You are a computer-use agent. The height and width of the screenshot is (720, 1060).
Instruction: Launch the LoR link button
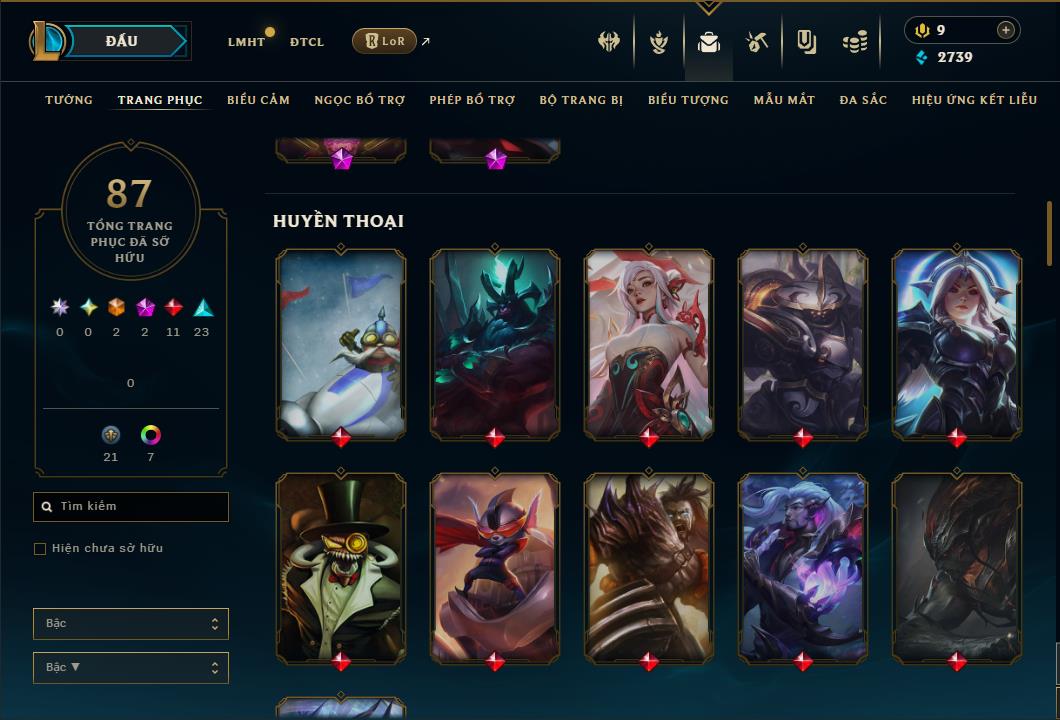[x=384, y=41]
